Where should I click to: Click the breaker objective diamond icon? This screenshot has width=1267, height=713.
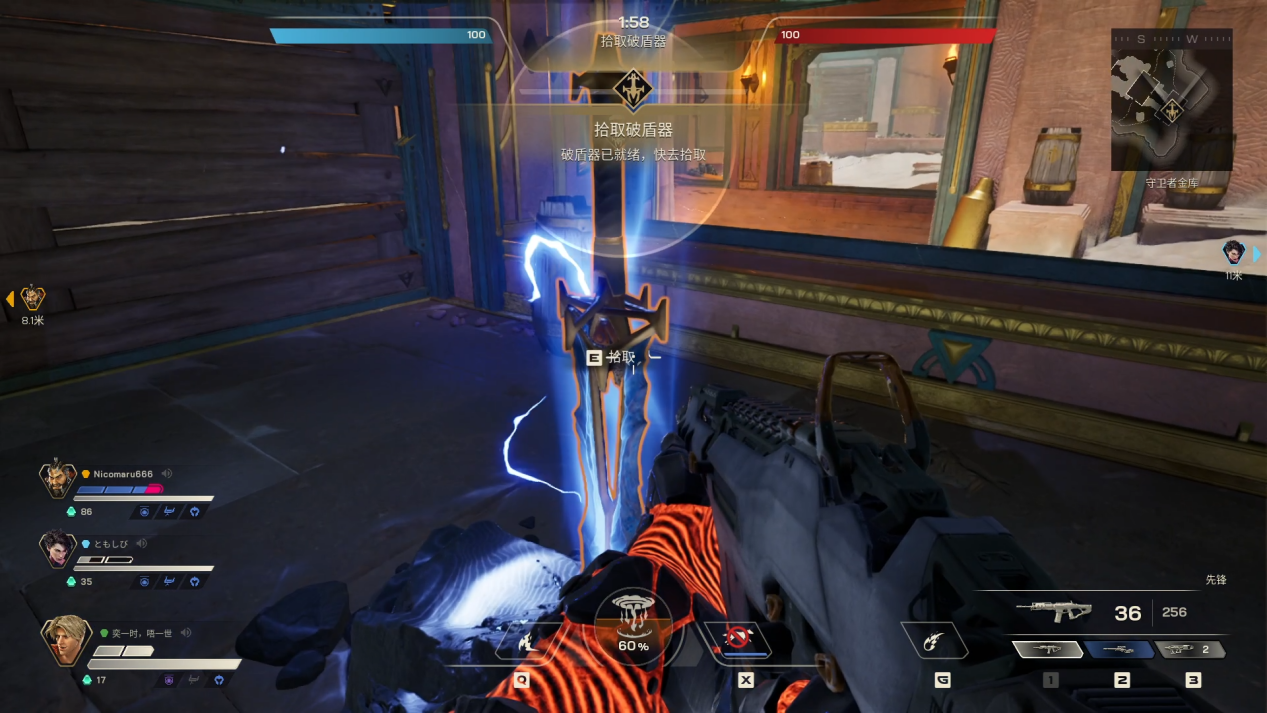click(632, 89)
